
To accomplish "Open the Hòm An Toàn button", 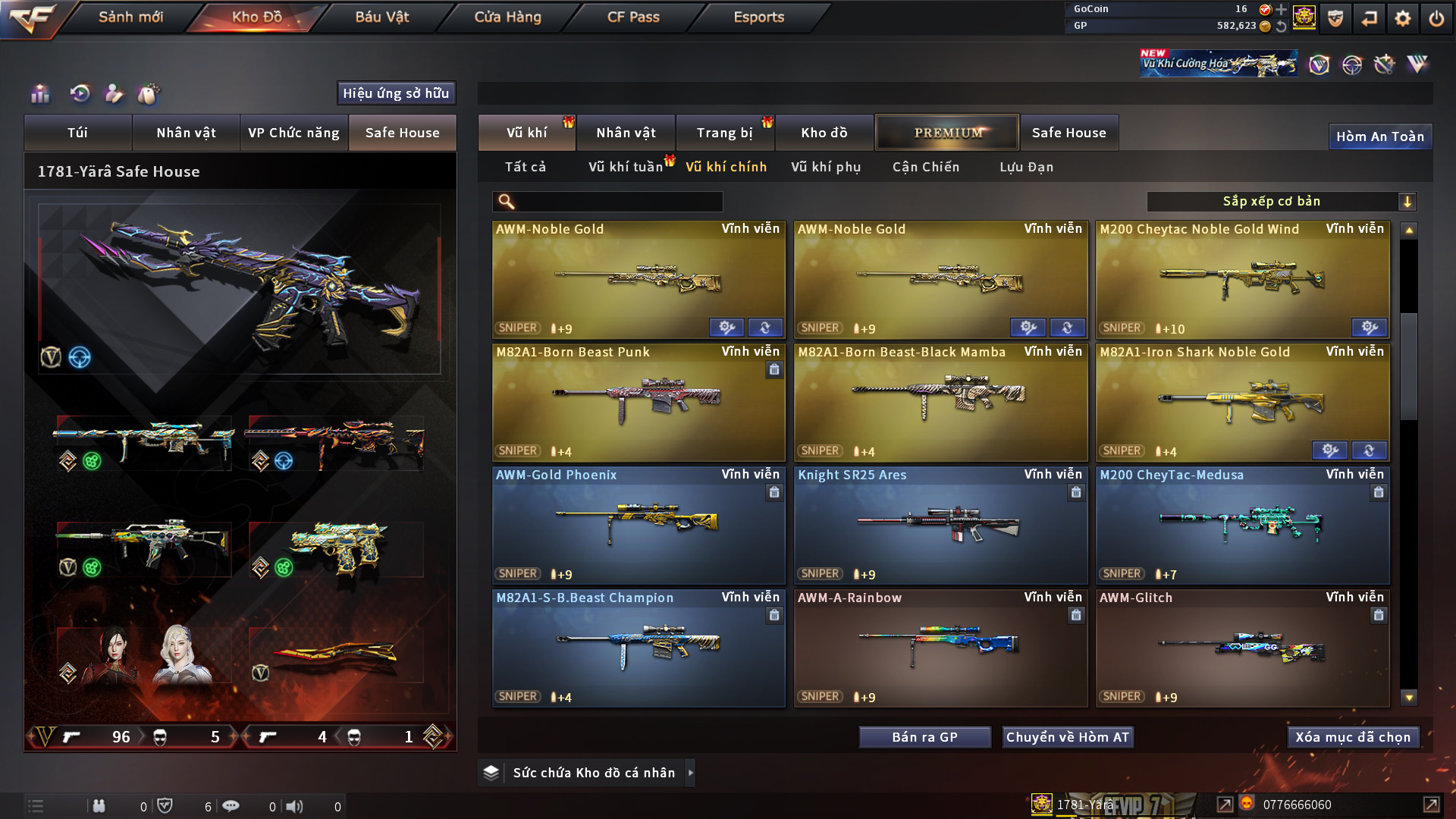I will click(1379, 136).
